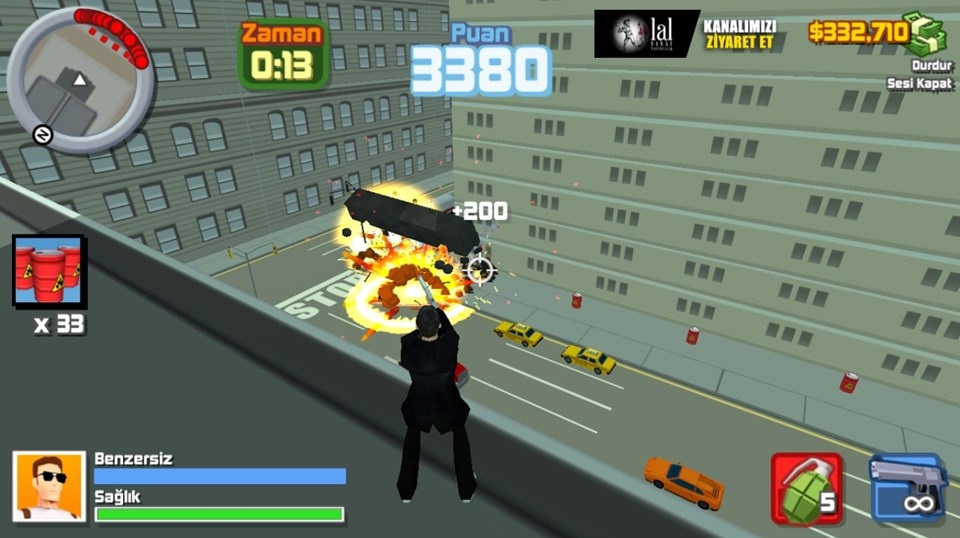Image resolution: width=960 pixels, height=538 pixels.
Task: Open the cash stack money icon
Action: [x=925, y=32]
